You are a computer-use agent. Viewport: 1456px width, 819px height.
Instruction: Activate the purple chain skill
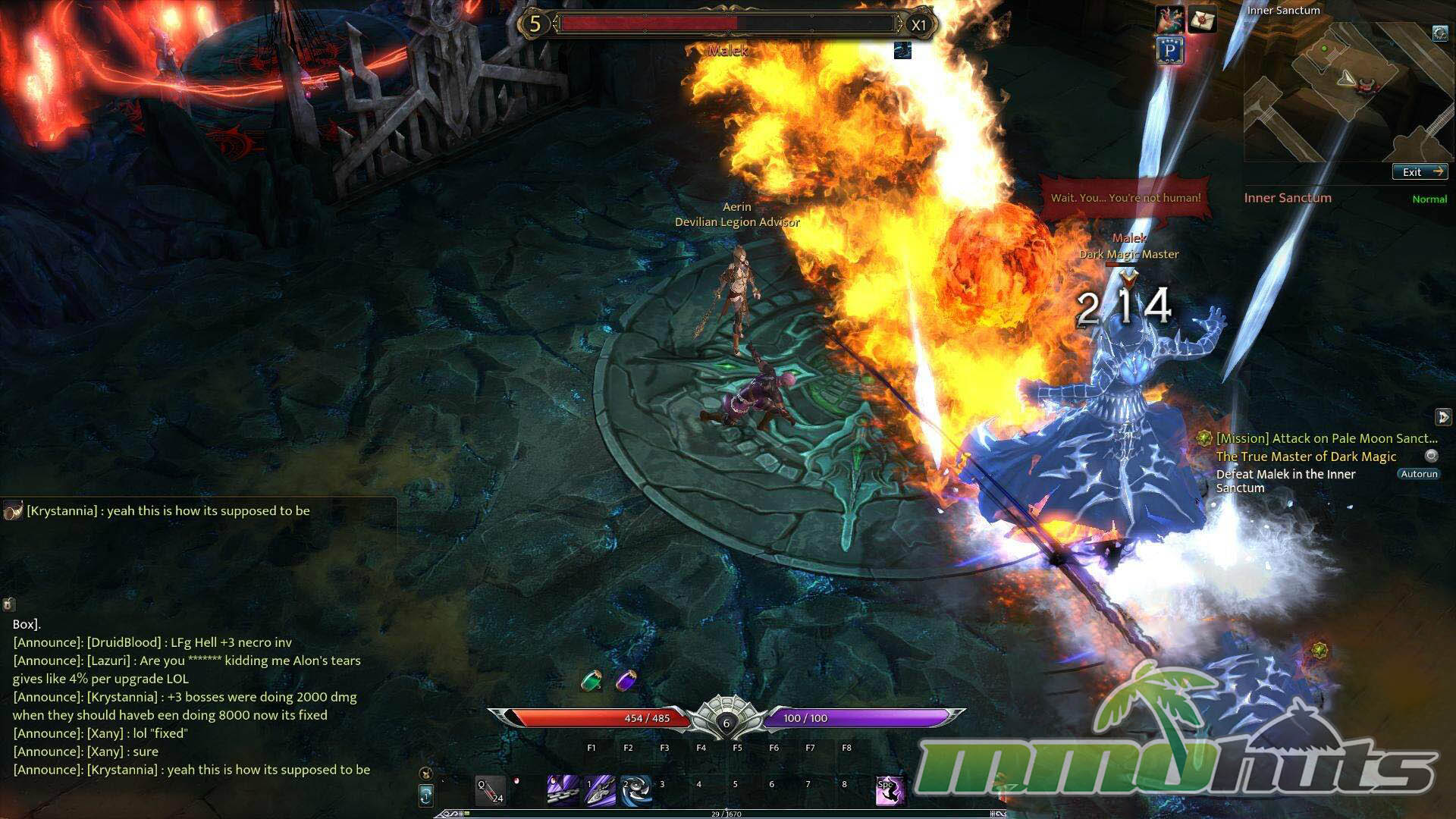pyautogui.click(x=563, y=790)
